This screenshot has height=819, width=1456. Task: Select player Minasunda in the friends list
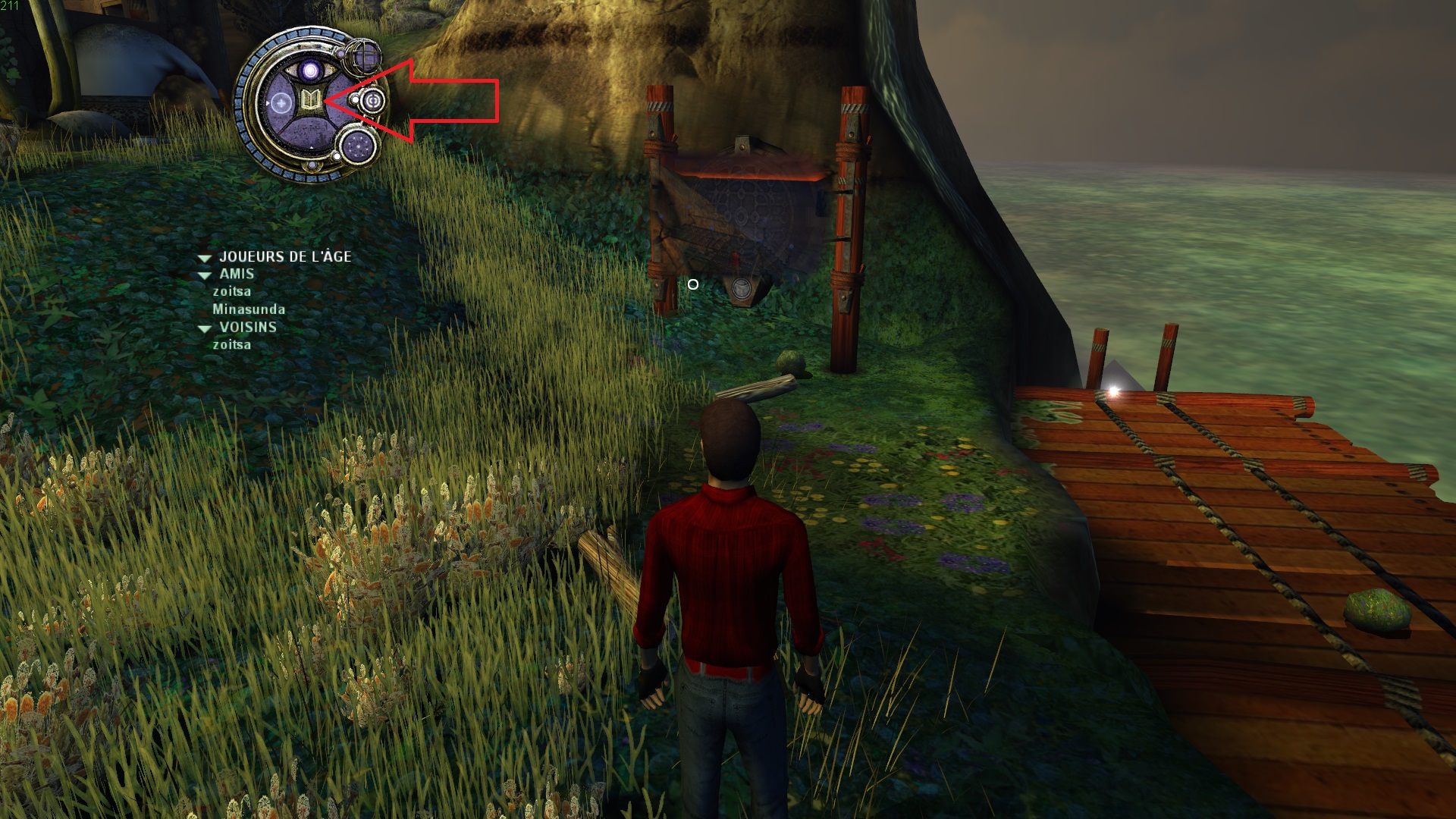tap(249, 309)
